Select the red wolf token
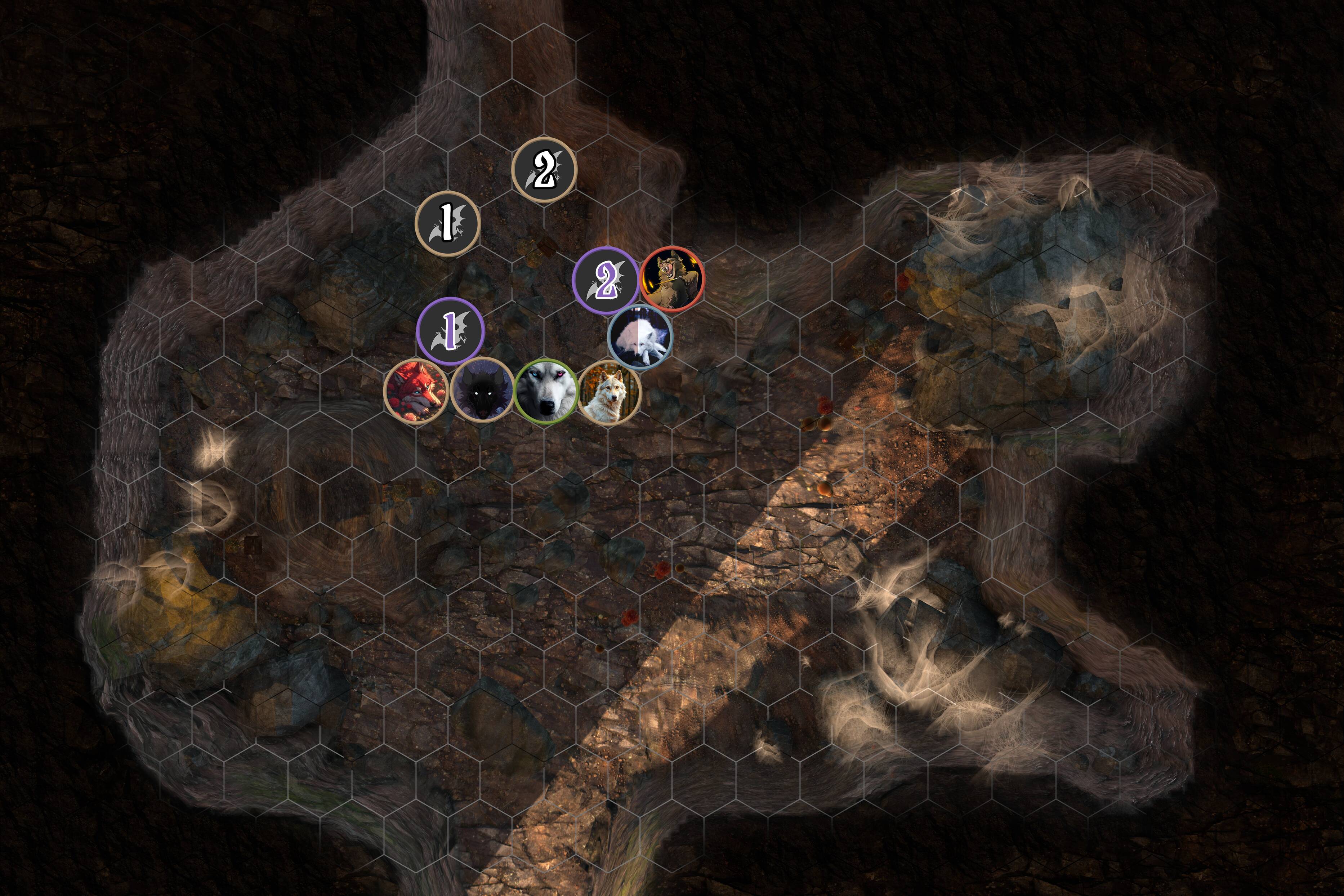This screenshot has width=1344, height=896. pos(416,391)
